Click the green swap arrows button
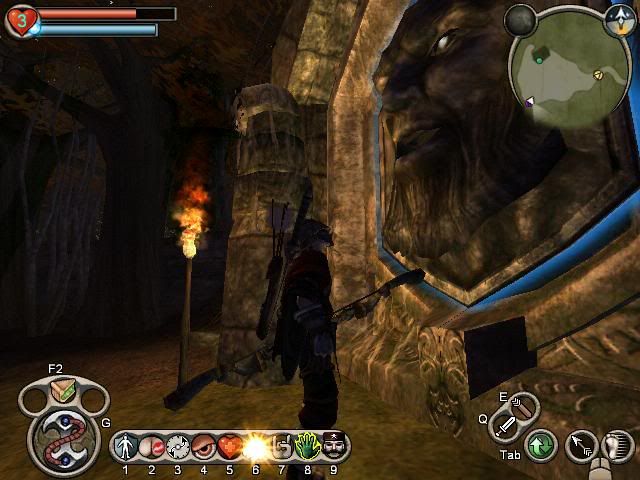 pyautogui.click(x=541, y=445)
